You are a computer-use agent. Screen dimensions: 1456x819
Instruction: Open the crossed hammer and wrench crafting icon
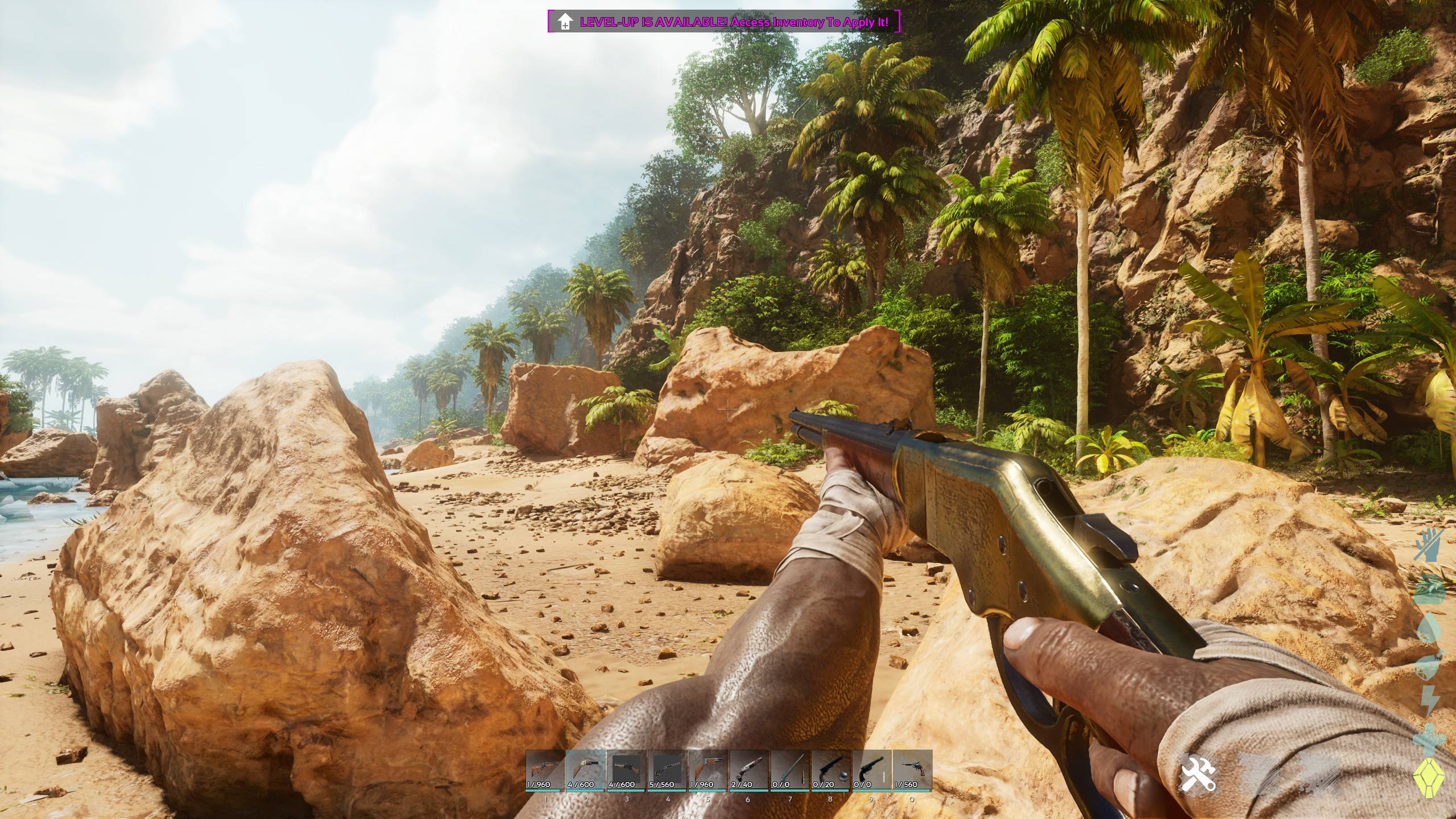coord(1198,774)
